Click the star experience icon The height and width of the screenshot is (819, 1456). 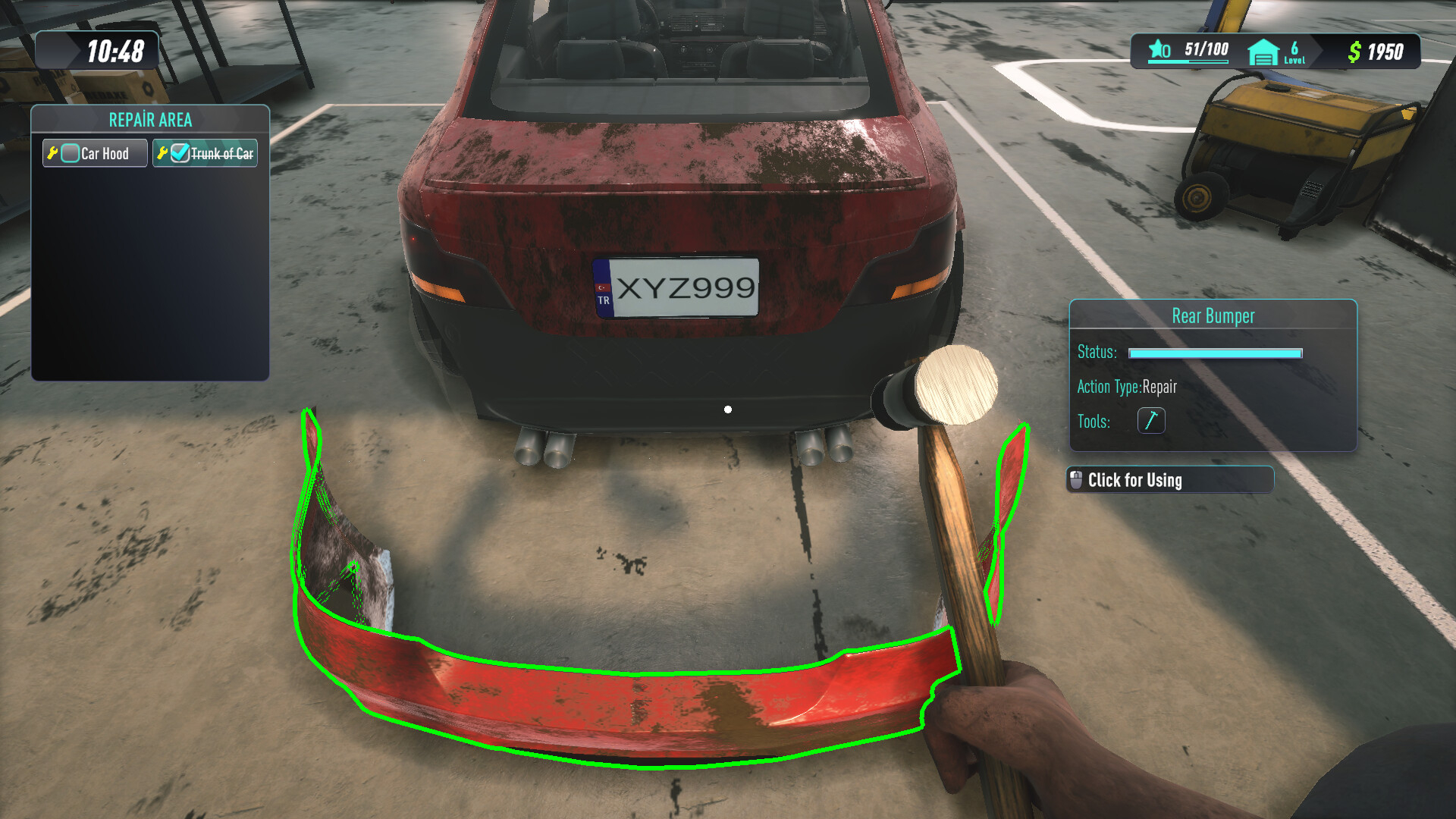tap(1156, 49)
